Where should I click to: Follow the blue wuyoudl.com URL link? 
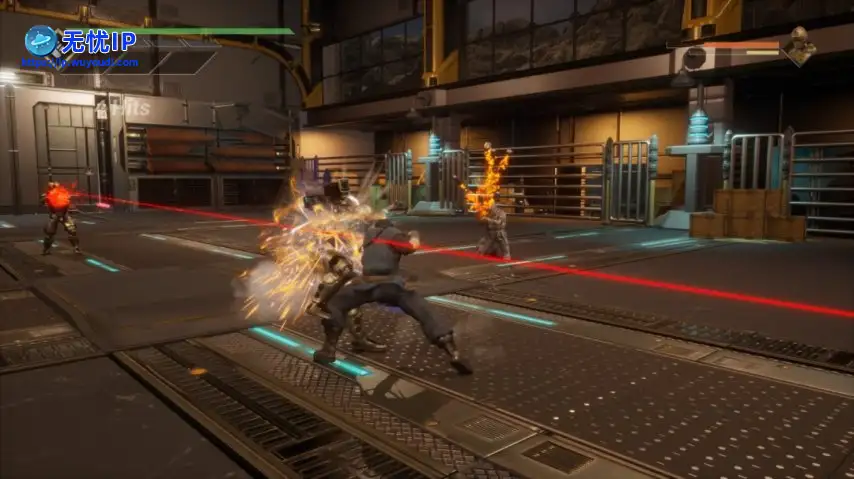click(x=80, y=62)
